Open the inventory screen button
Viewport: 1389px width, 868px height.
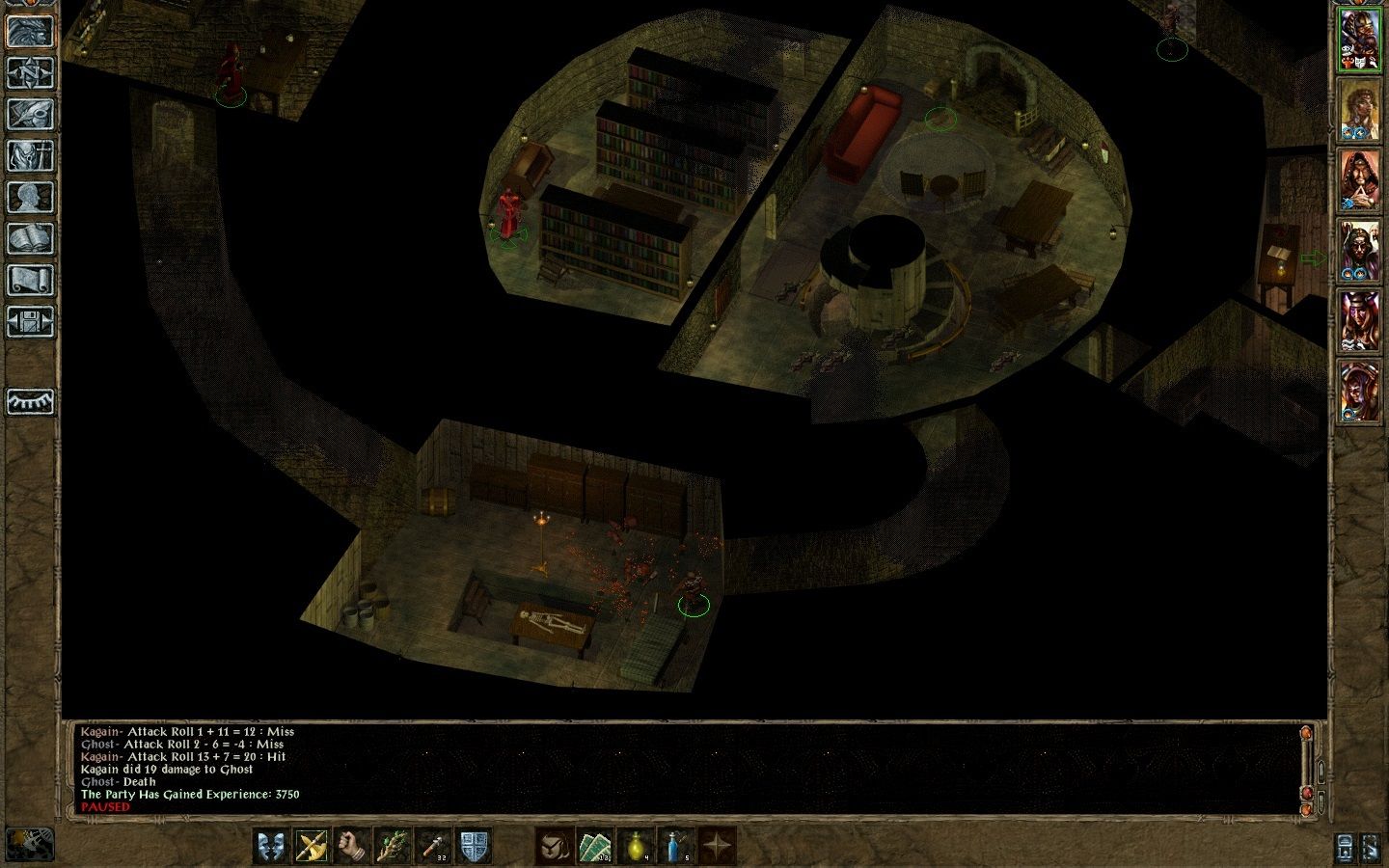tap(29, 155)
